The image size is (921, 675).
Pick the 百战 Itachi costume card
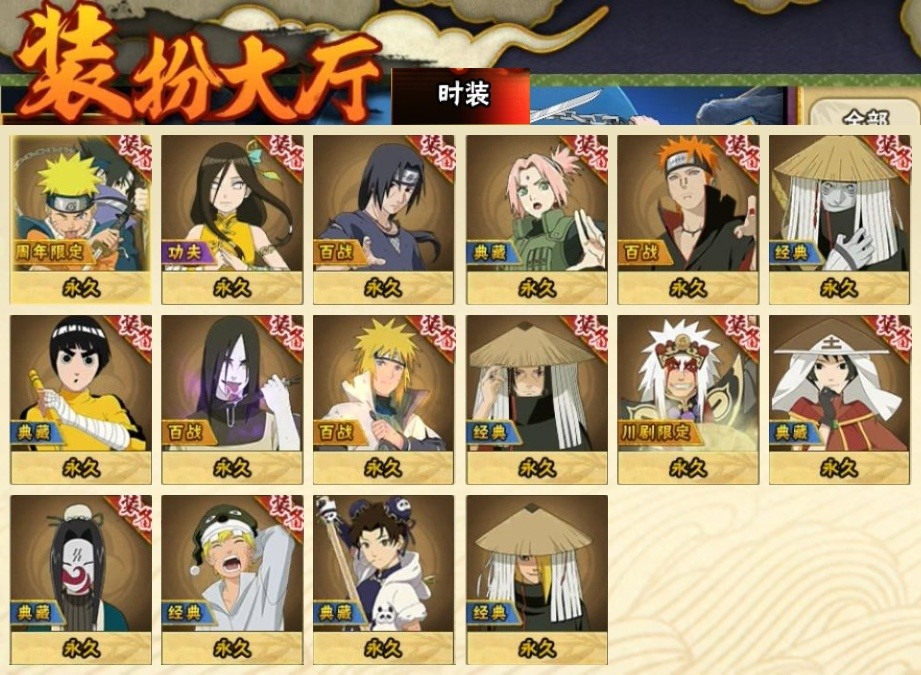pos(383,219)
